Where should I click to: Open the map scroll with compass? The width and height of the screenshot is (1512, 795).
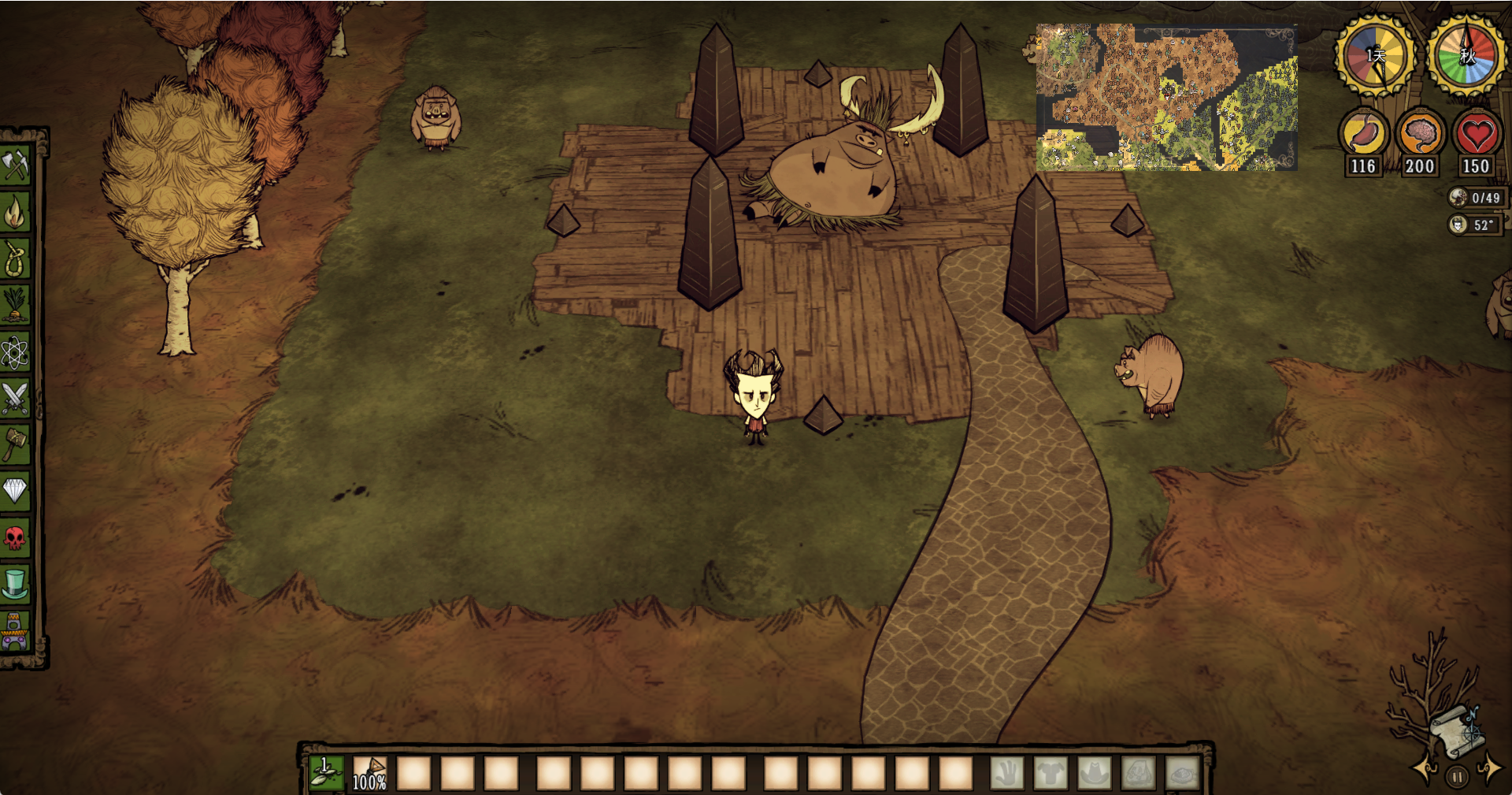pos(1455,729)
